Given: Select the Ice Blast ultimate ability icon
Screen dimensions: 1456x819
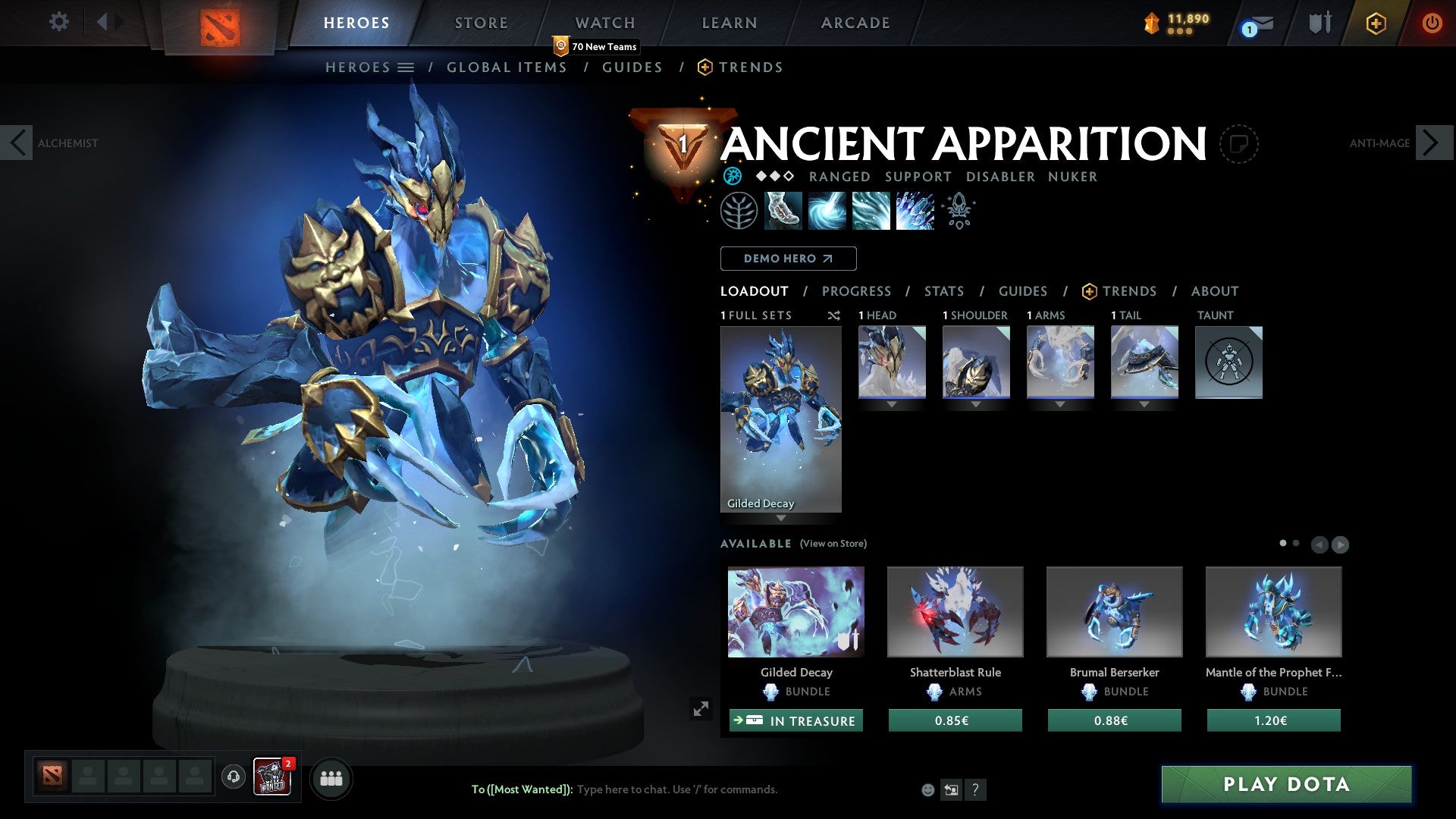Looking at the screenshot, I should [915, 211].
